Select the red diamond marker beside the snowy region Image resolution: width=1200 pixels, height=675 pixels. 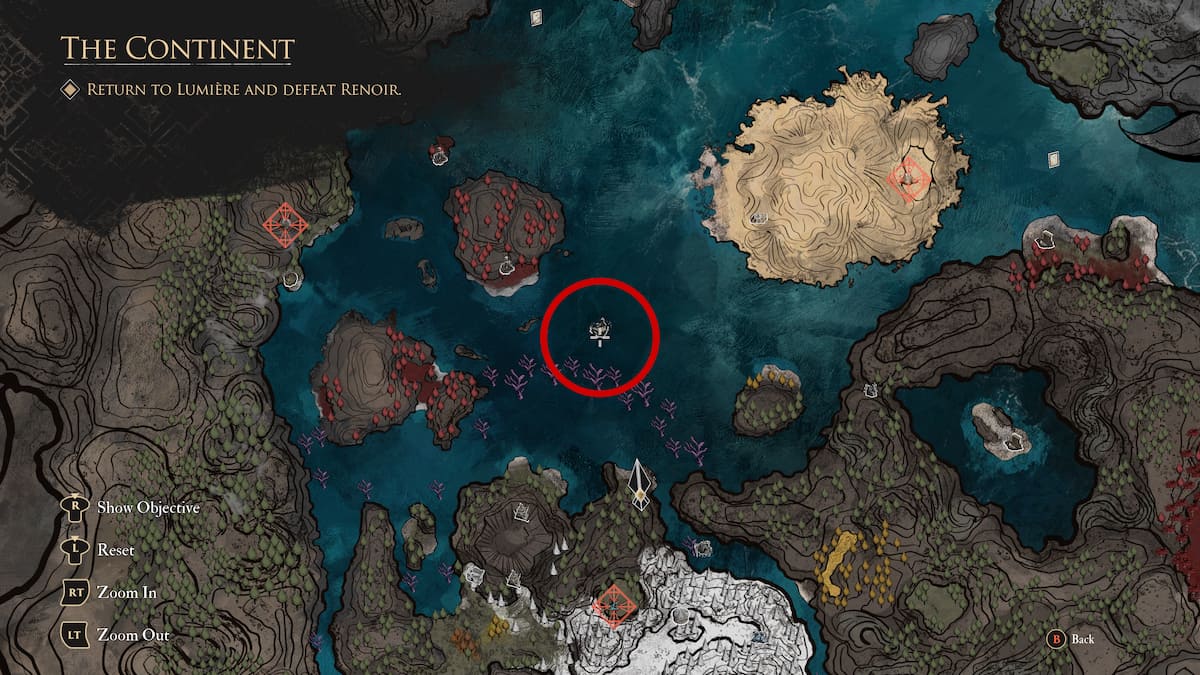611,603
